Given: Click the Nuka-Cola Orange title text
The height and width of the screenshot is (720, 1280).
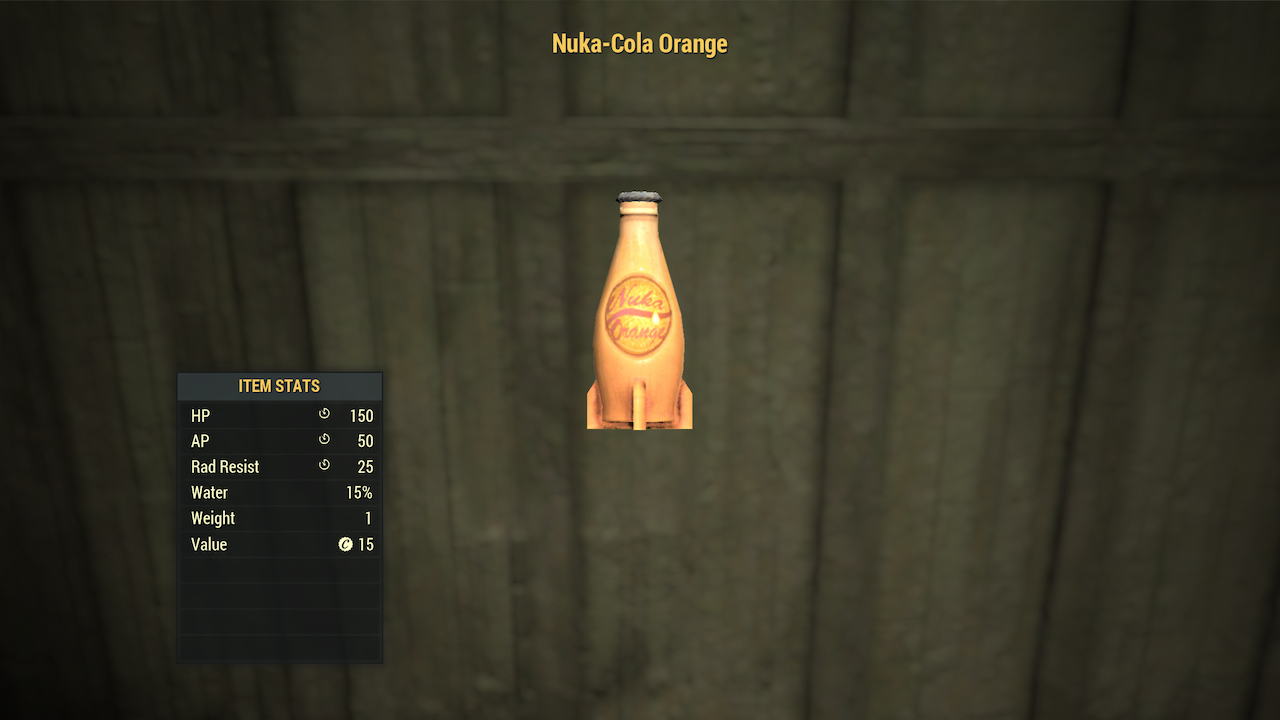Looking at the screenshot, I should click(640, 43).
